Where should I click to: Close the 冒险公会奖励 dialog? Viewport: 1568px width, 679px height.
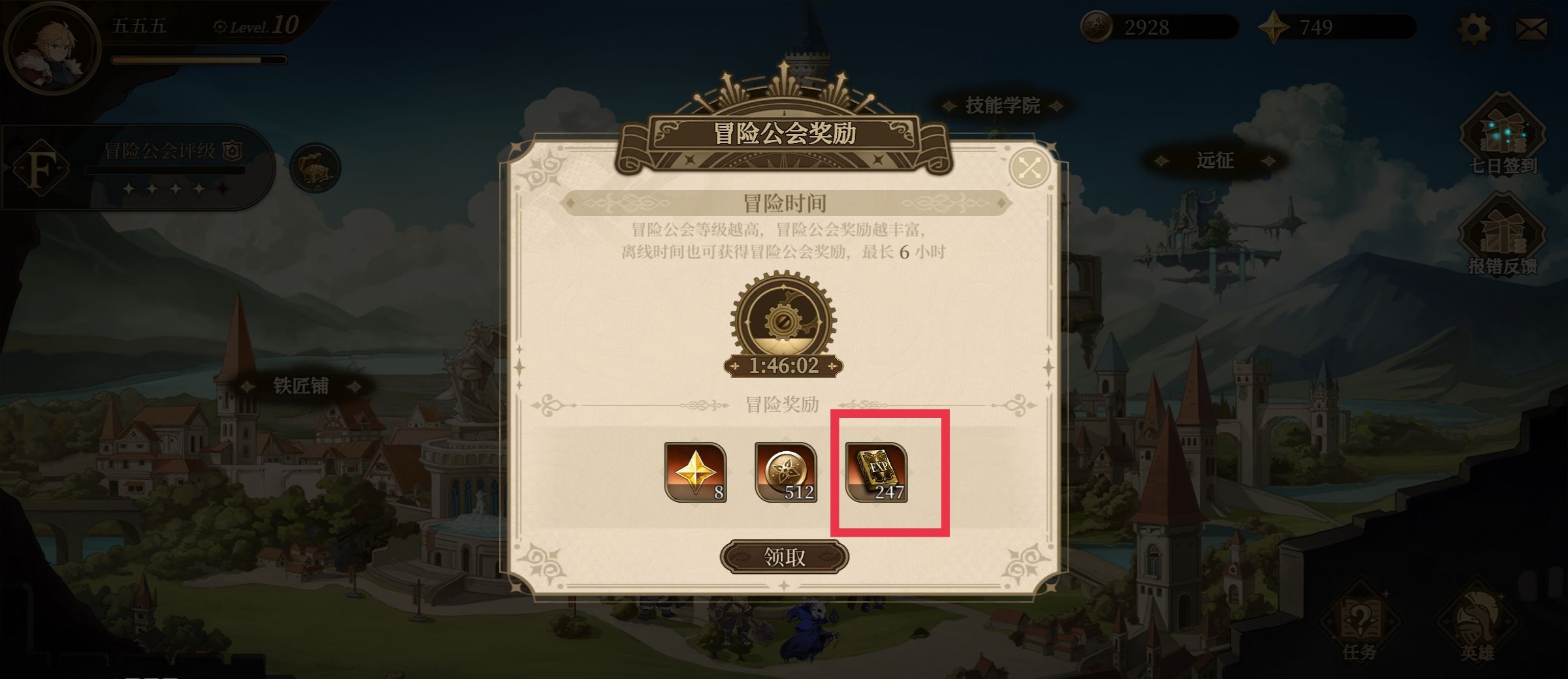(x=1030, y=168)
